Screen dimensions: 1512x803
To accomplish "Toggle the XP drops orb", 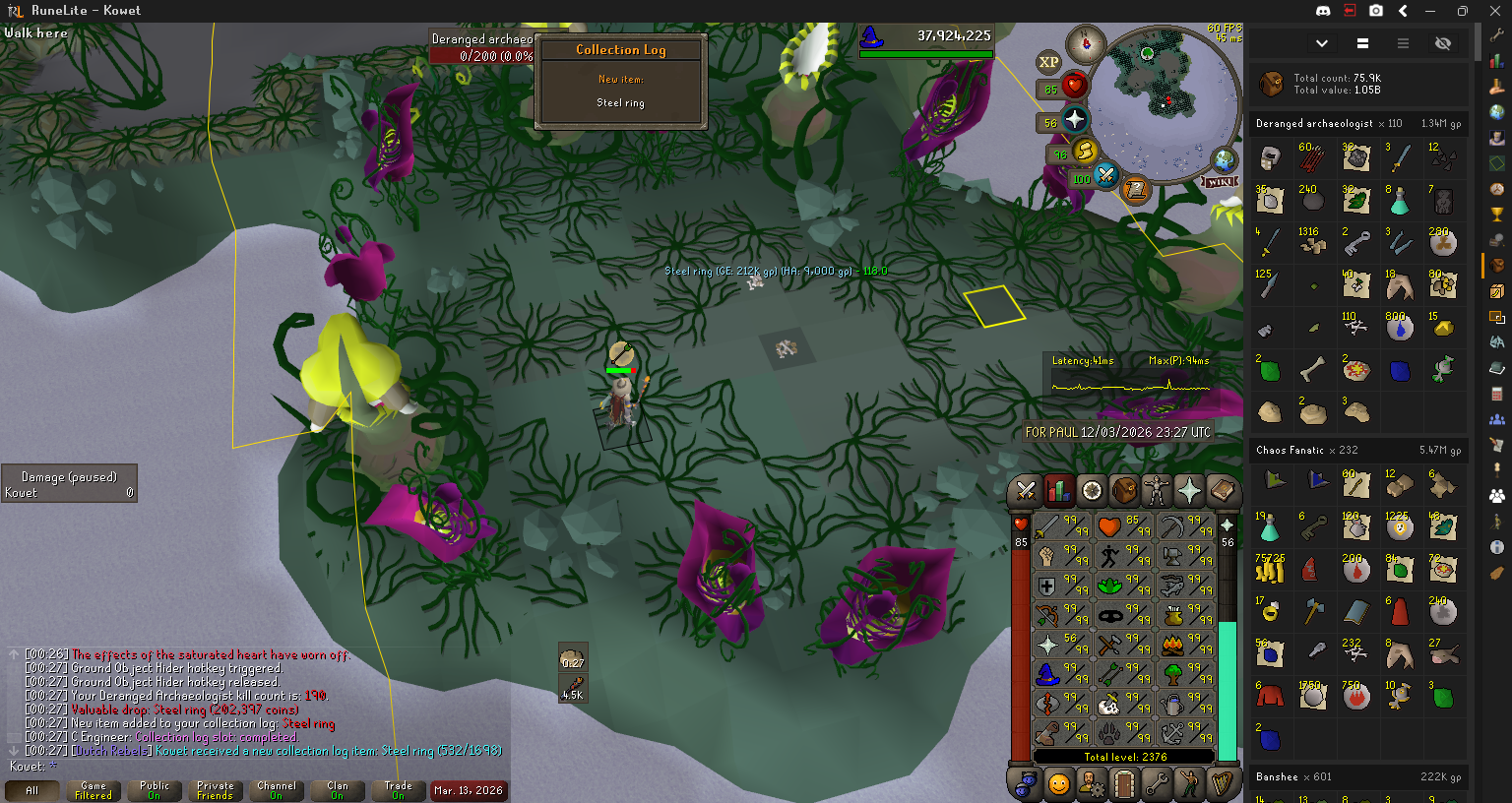I will (1048, 62).
